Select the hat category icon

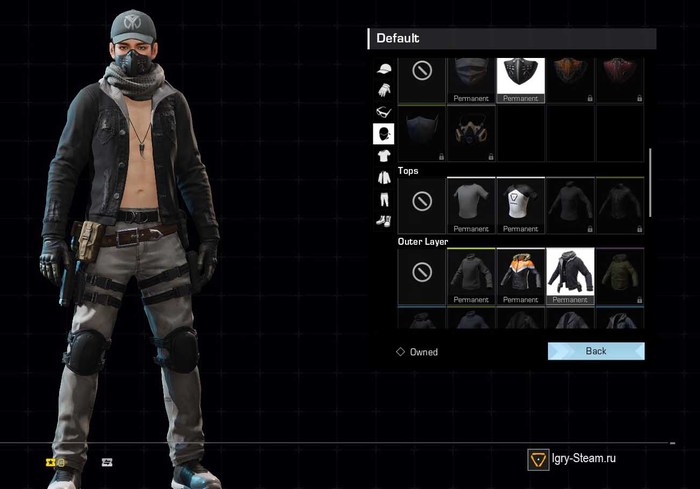(383, 69)
